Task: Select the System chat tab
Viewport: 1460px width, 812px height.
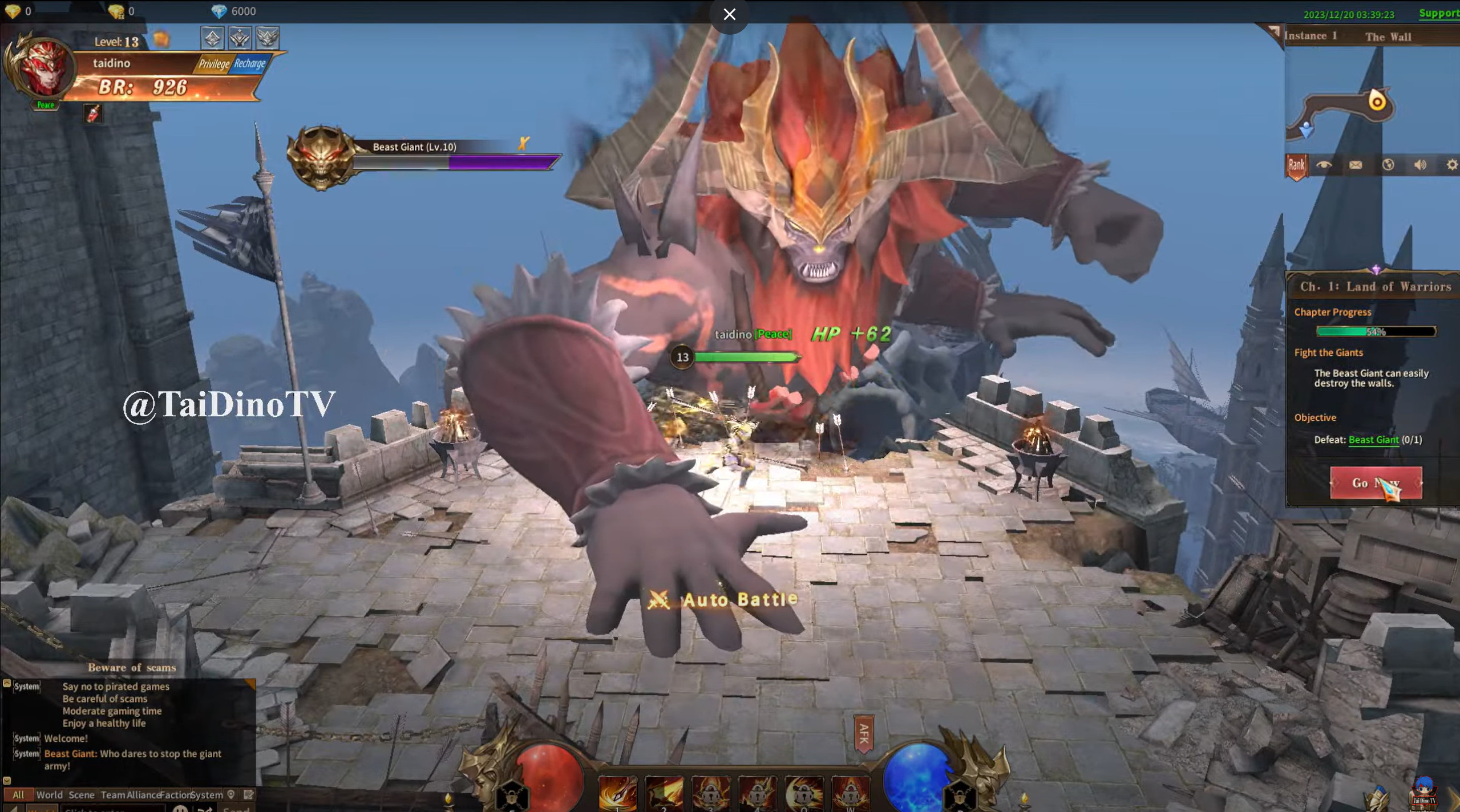Action: [207, 794]
